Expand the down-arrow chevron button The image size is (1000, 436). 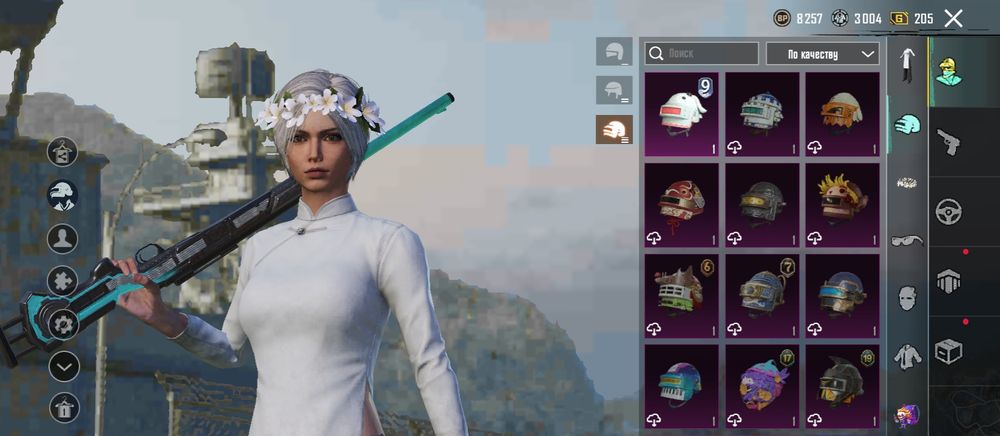(63, 366)
